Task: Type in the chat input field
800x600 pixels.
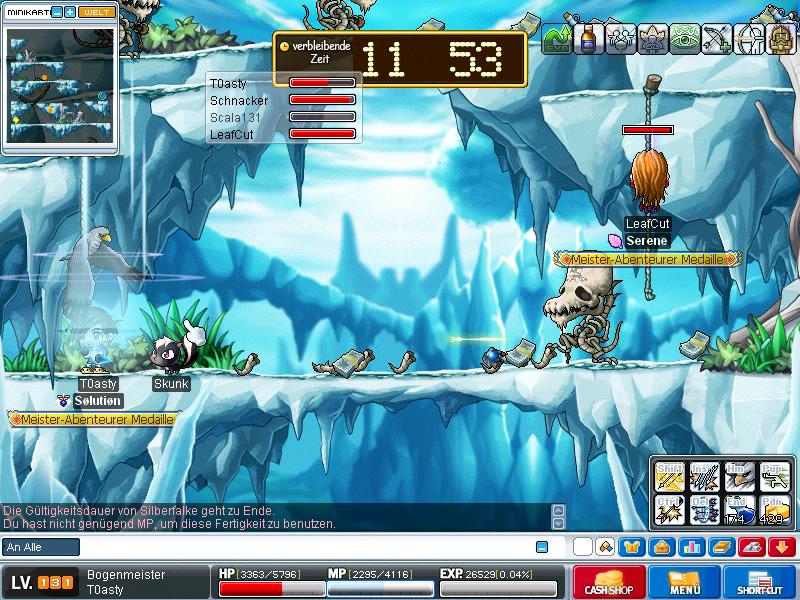Action: [300, 547]
